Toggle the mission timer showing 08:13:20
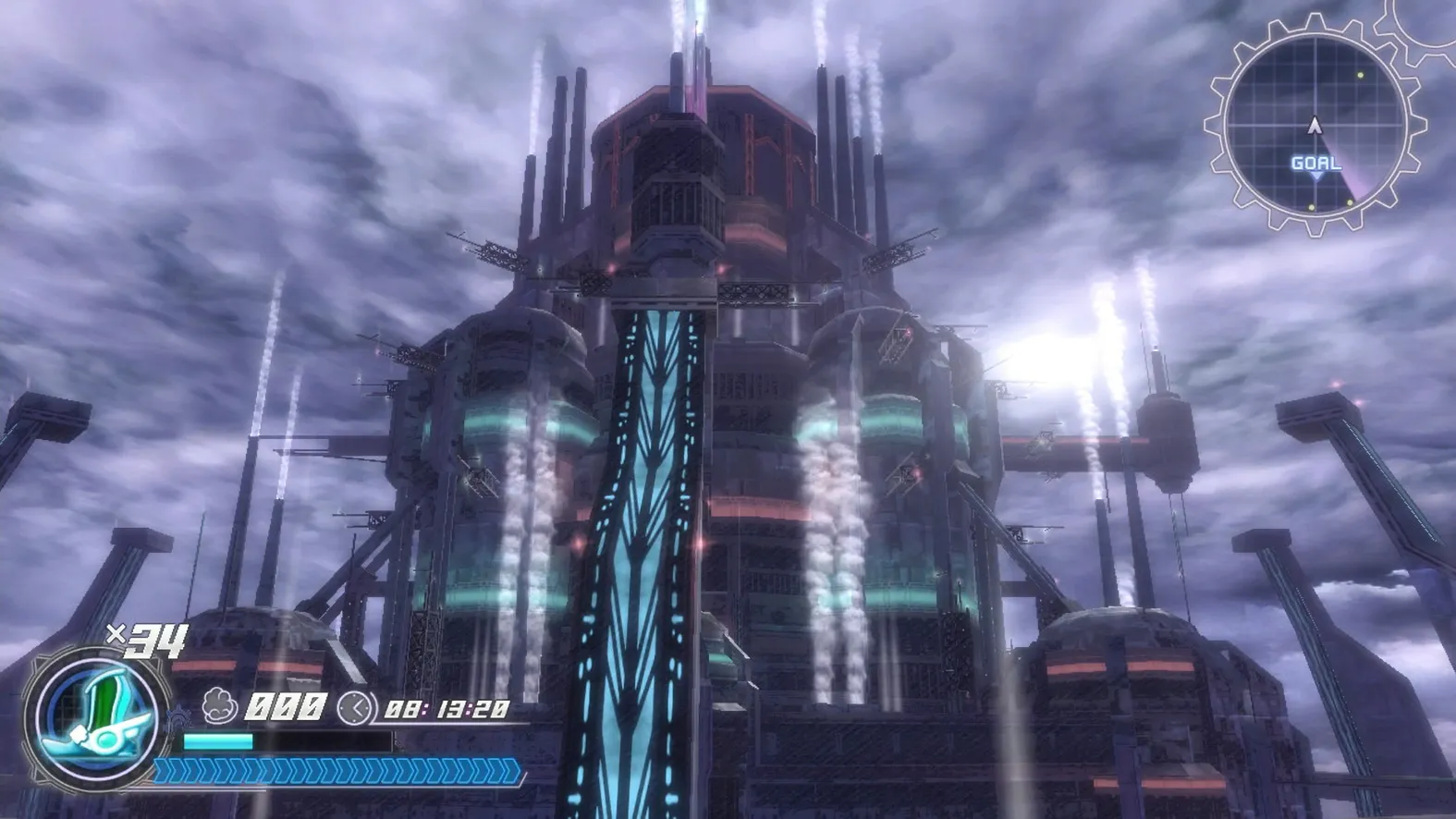Image resolution: width=1456 pixels, height=819 pixels. [x=447, y=708]
